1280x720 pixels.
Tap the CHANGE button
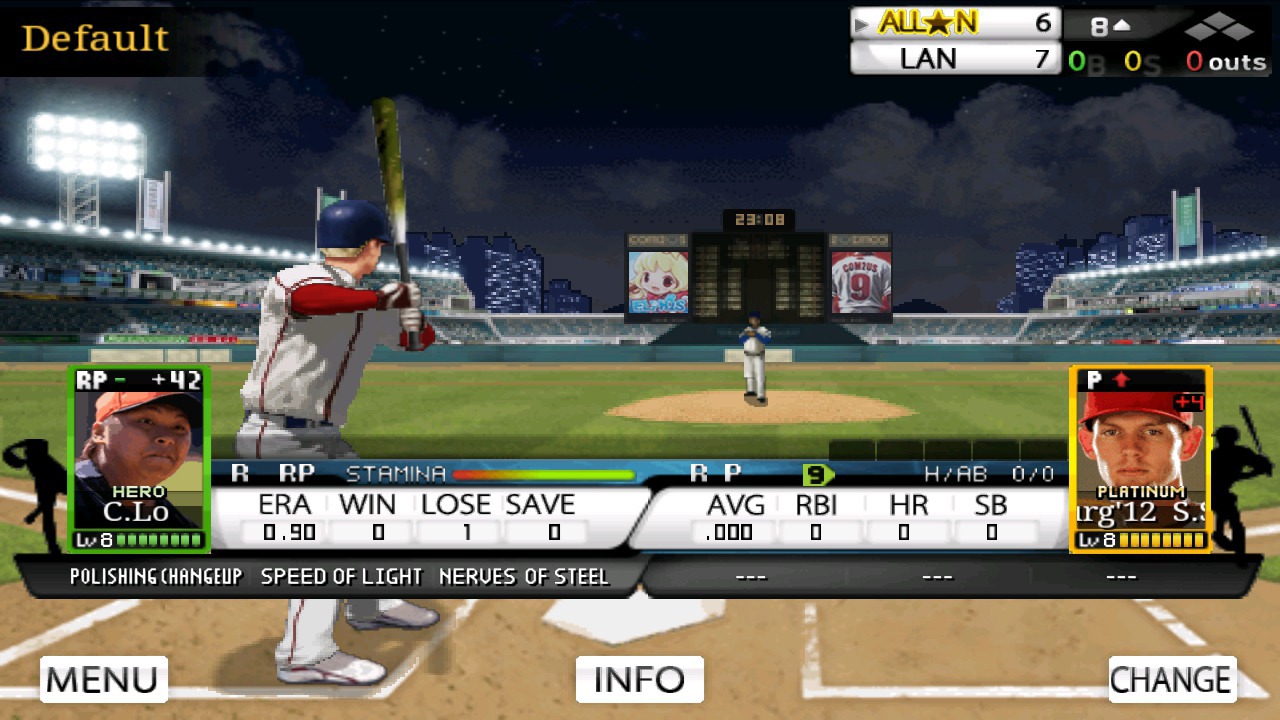click(x=1172, y=680)
